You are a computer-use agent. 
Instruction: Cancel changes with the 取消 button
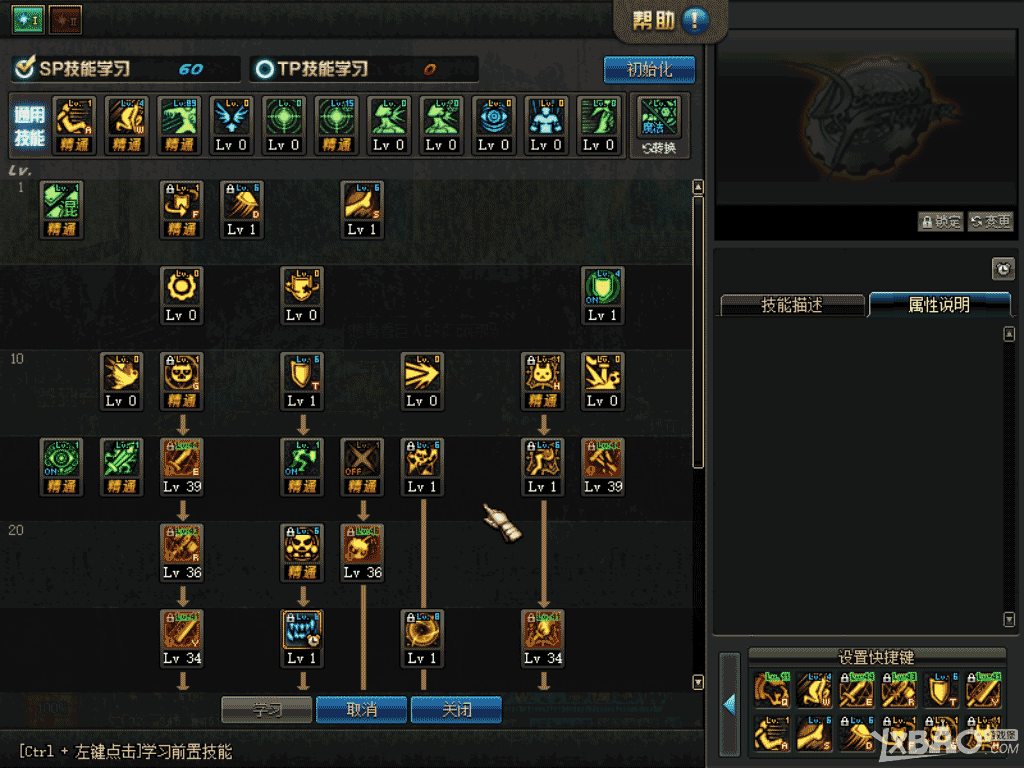(362, 709)
